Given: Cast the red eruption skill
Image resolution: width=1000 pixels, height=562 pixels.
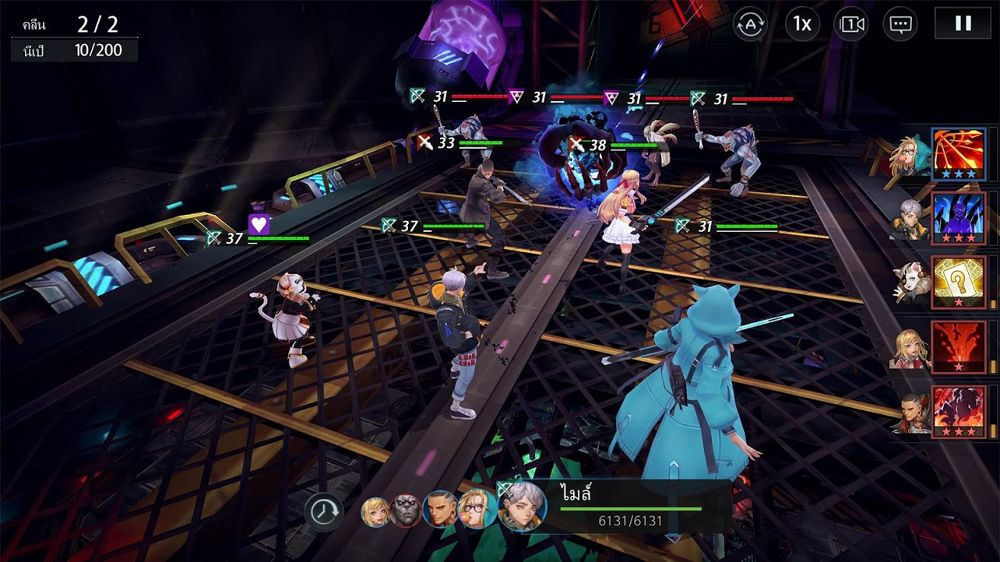Looking at the screenshot, I should click(x=959, y=347).
